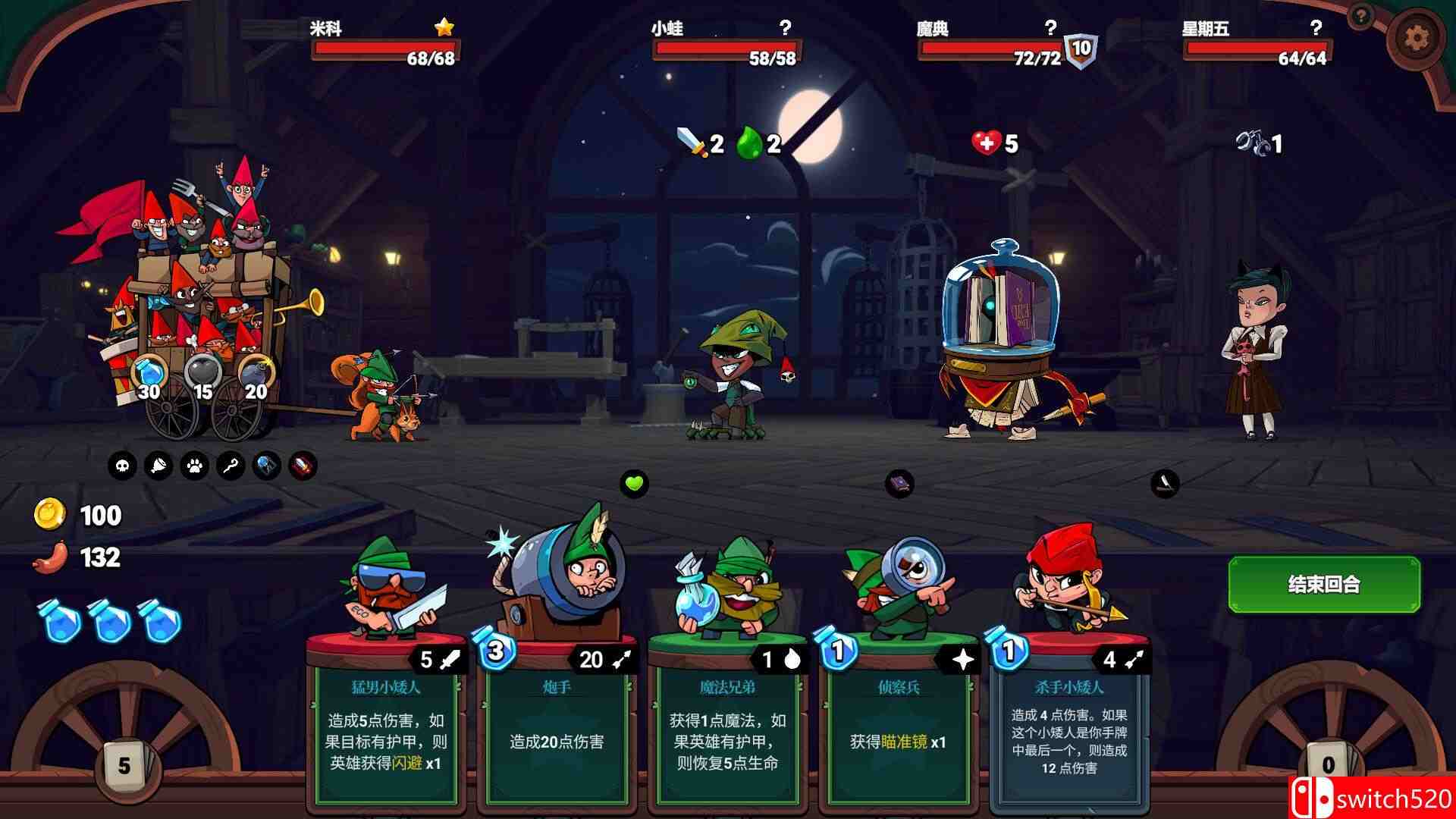Click the skull status icon
This screenshot has height=819, width=1456.
122,466
